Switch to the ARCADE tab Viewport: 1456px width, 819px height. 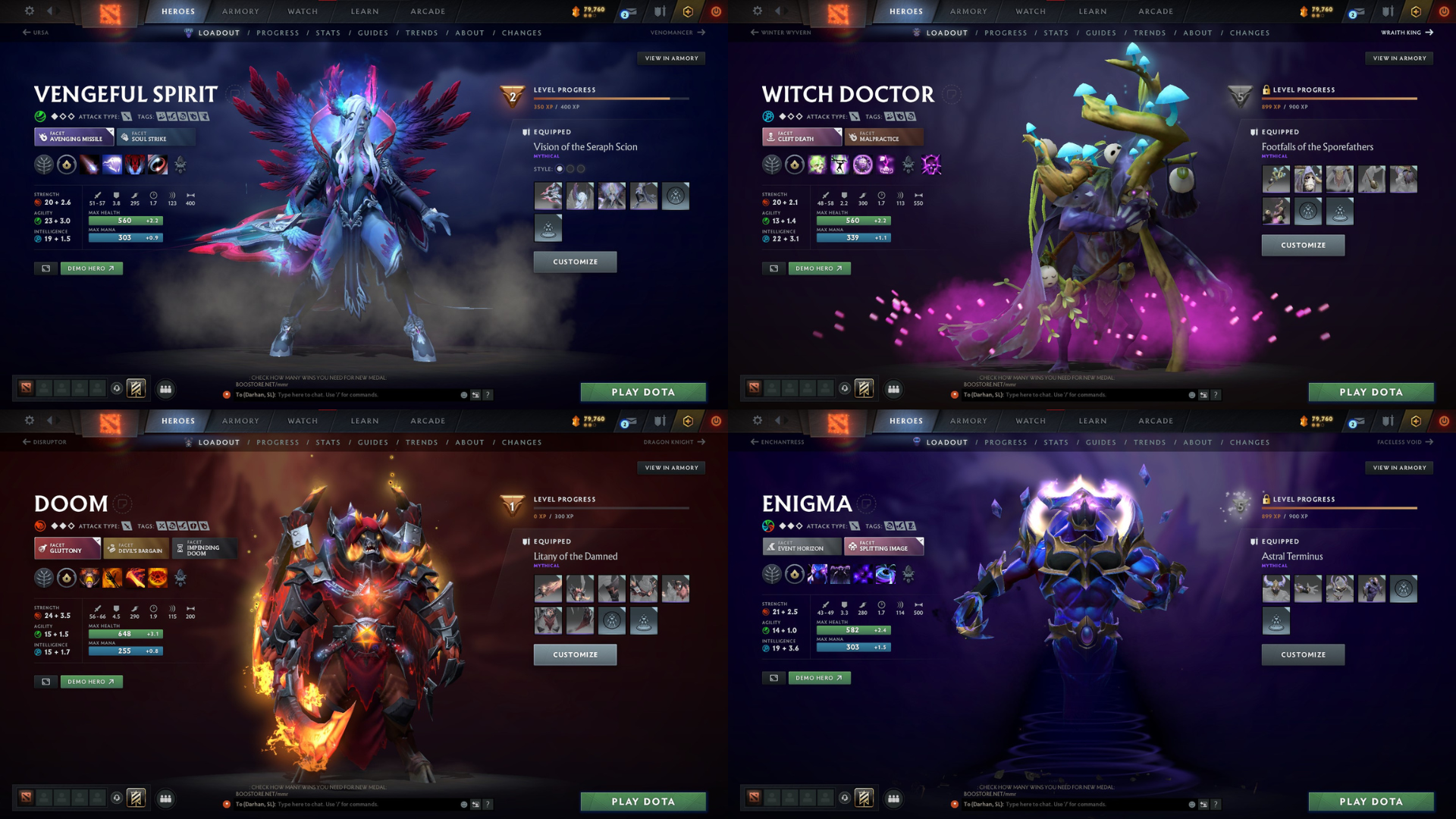(x=427, y=11)
